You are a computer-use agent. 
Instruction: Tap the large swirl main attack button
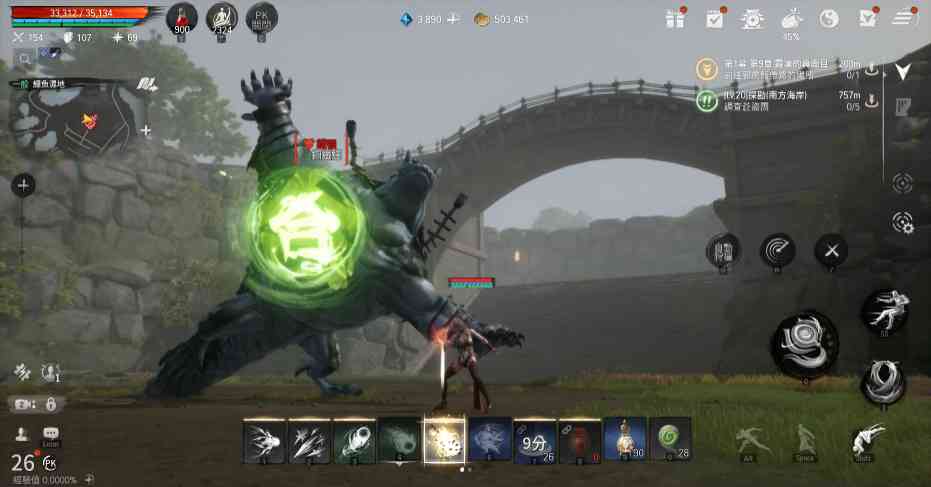804,343
